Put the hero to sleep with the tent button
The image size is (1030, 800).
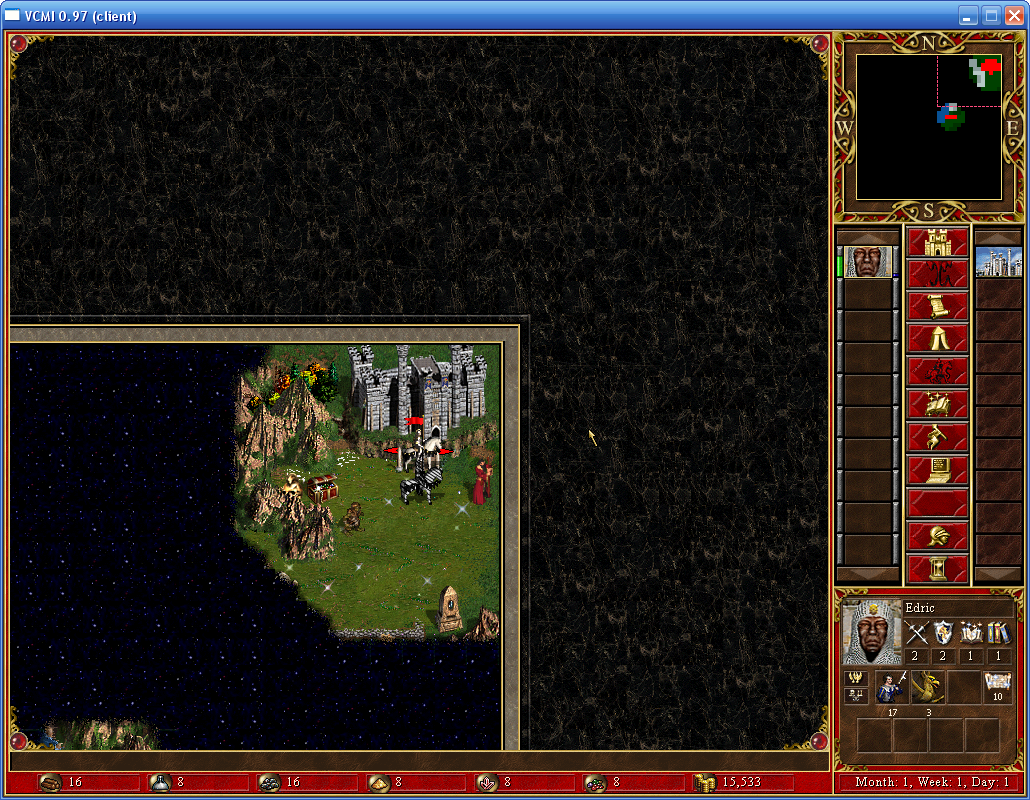click(x=937, y=339)
